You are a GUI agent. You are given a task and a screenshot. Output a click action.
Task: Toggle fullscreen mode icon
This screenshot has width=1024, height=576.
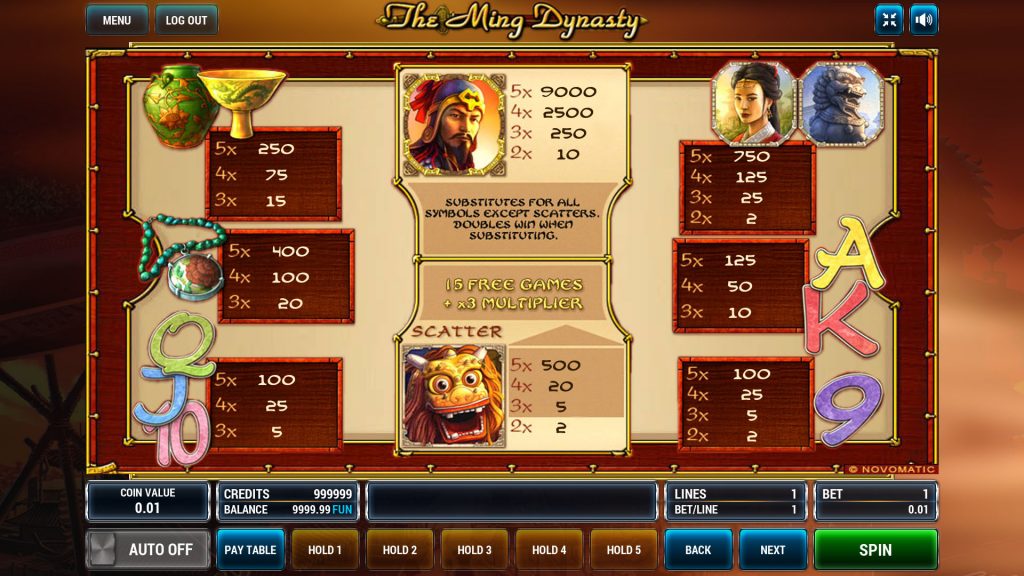click(889, 20)
